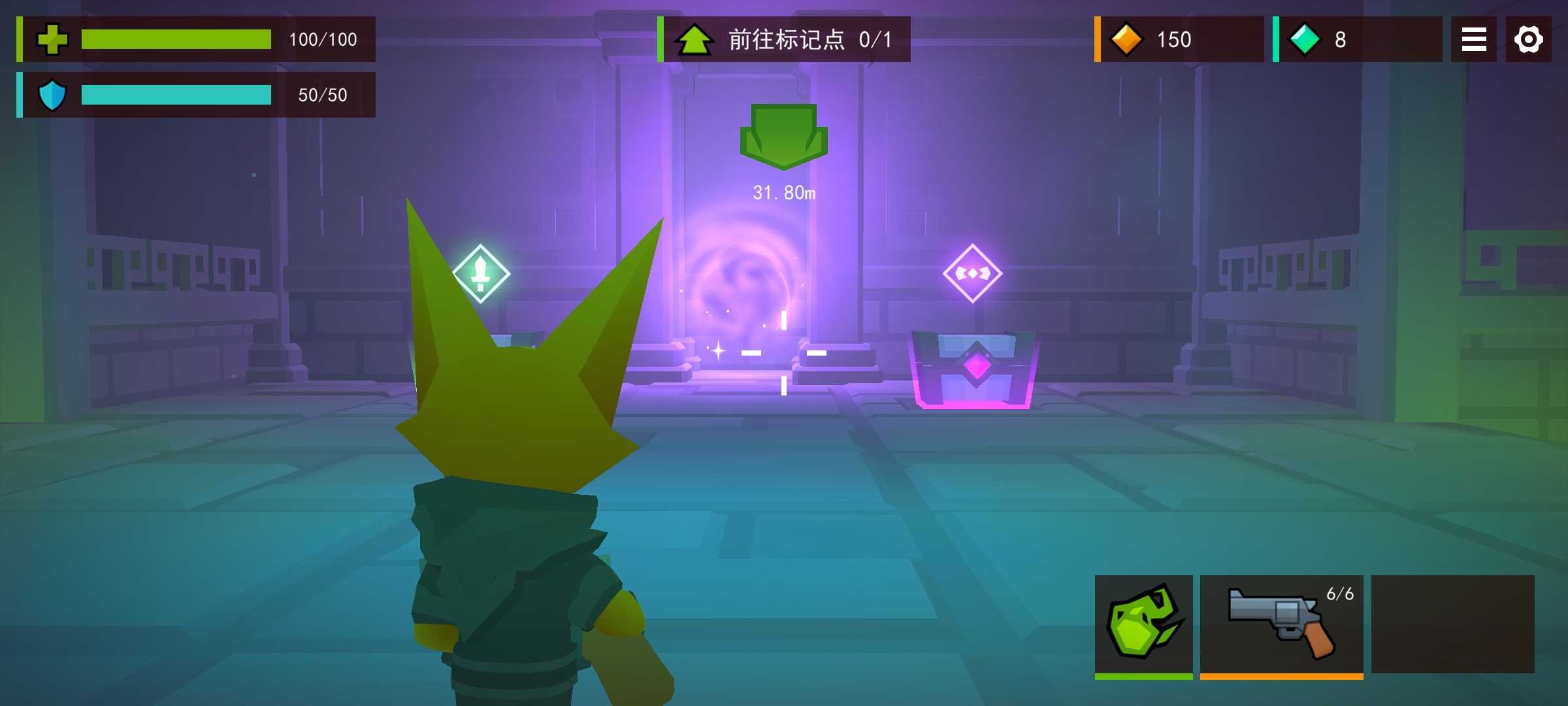Tap the gem counter showing 8
The image size is (1568, 706).
coord(1340,40)
